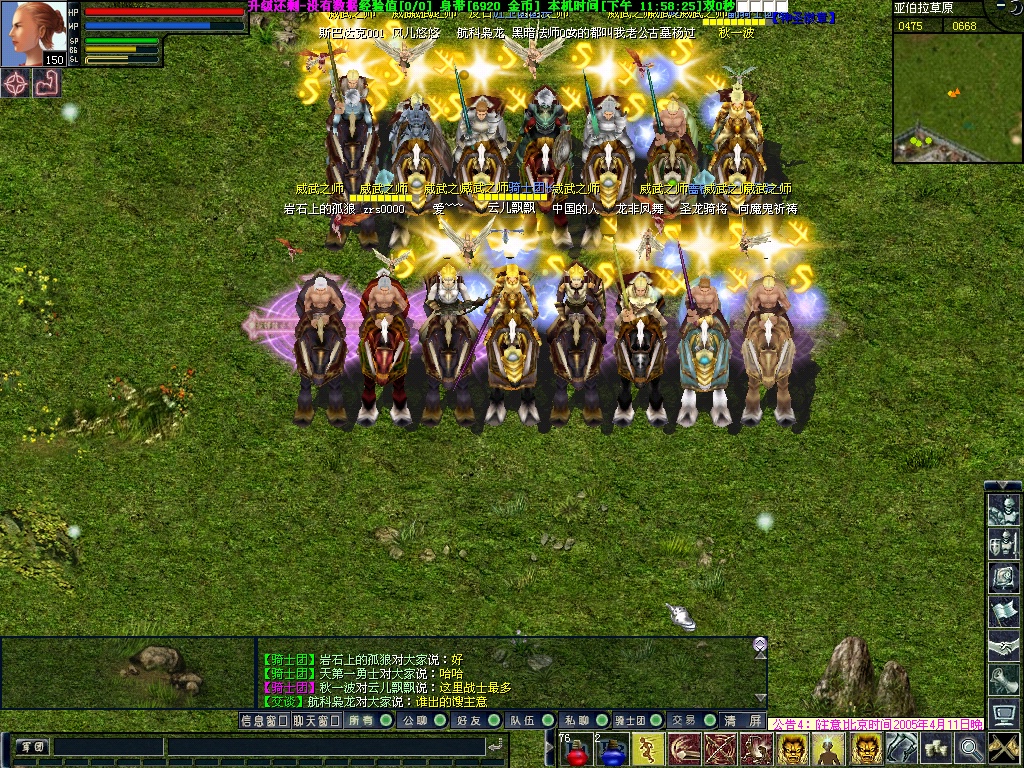1024x768 pixels.
Task: Activate the yellow running figure skill
Action: pos(648,749)
